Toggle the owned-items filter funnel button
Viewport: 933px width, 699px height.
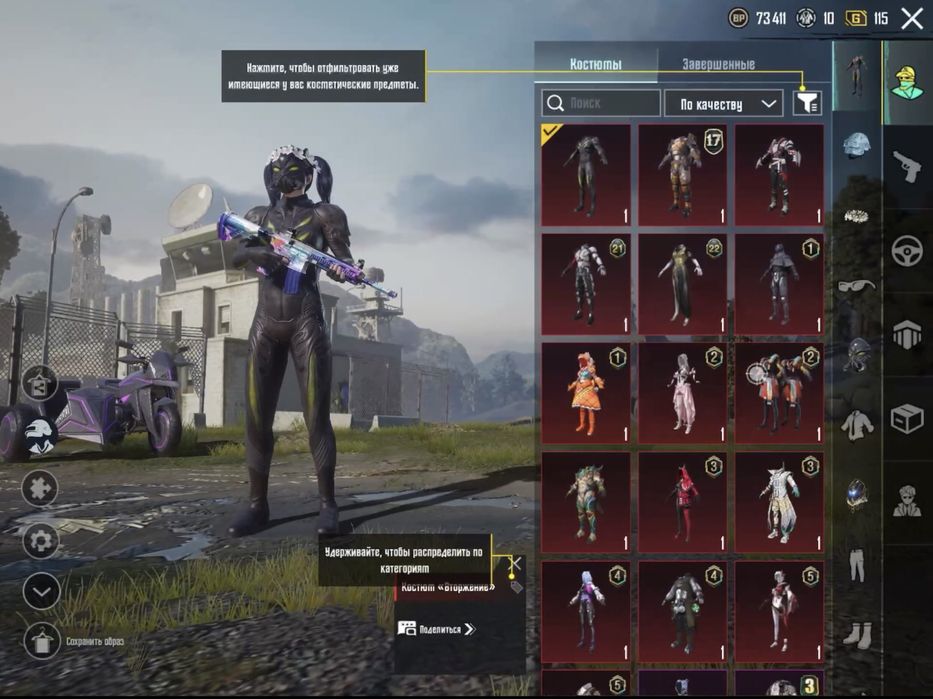[x=806, y=102]
